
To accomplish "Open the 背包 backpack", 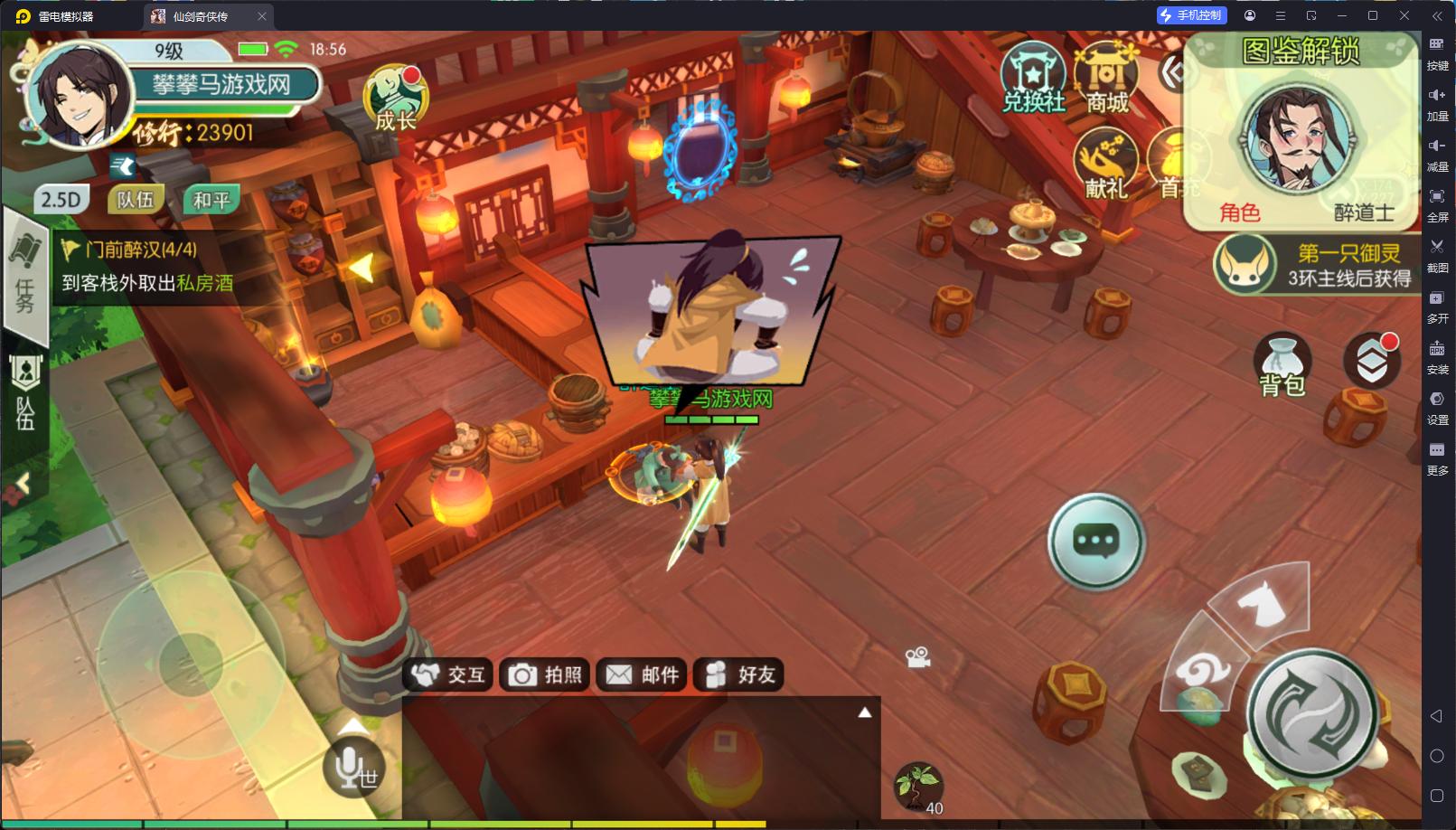I will click(1282, 364).
